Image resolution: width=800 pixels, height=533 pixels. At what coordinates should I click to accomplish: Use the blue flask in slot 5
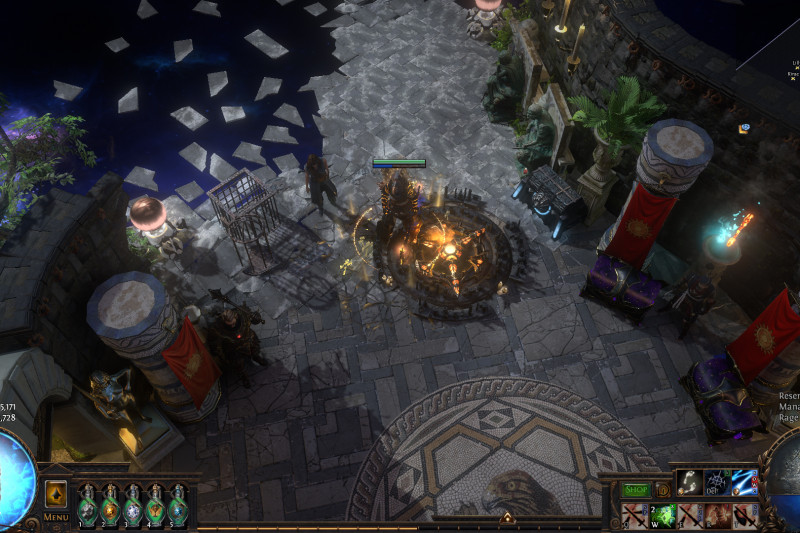177,507
